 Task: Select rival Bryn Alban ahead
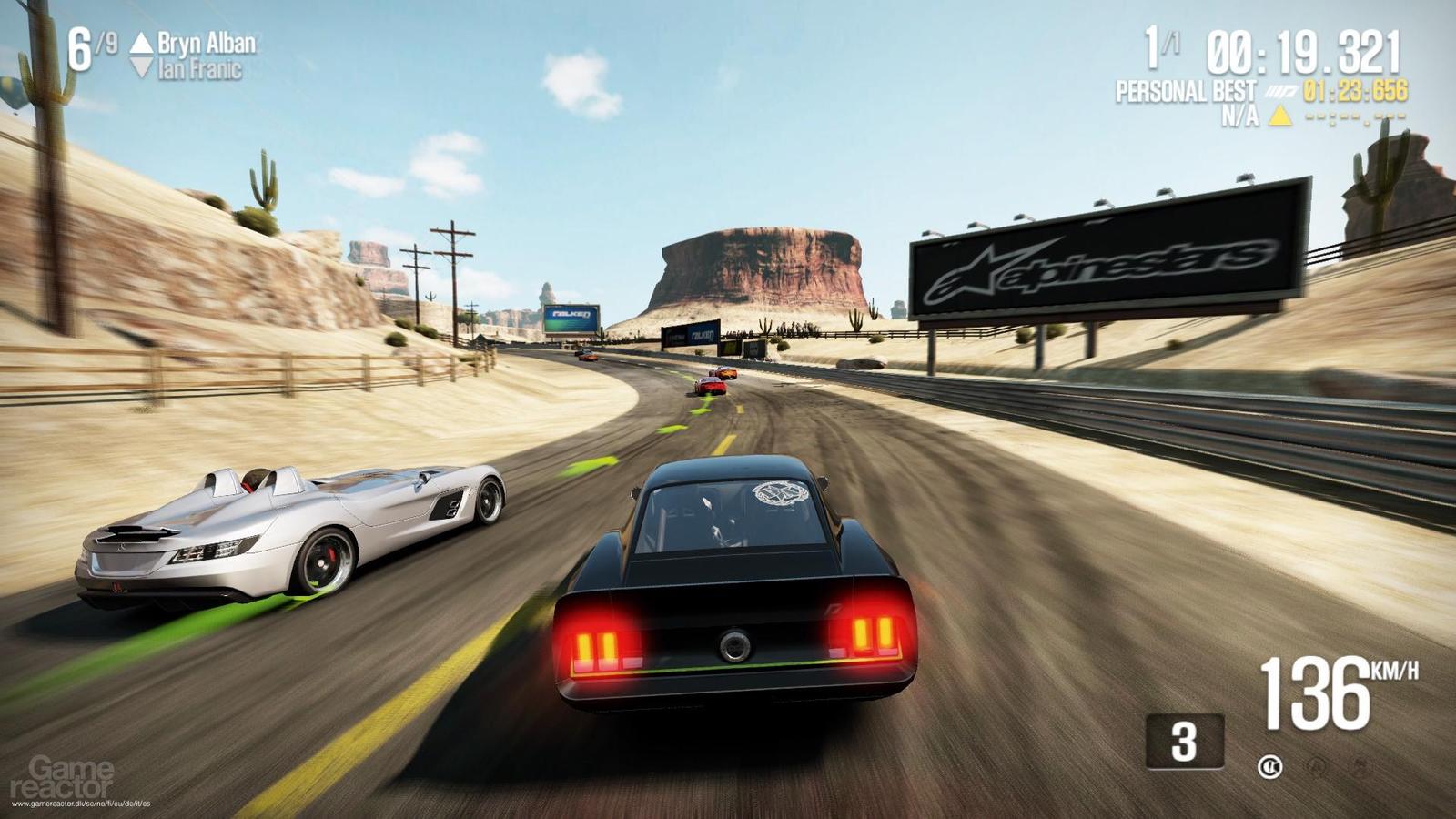coord(206,43)
